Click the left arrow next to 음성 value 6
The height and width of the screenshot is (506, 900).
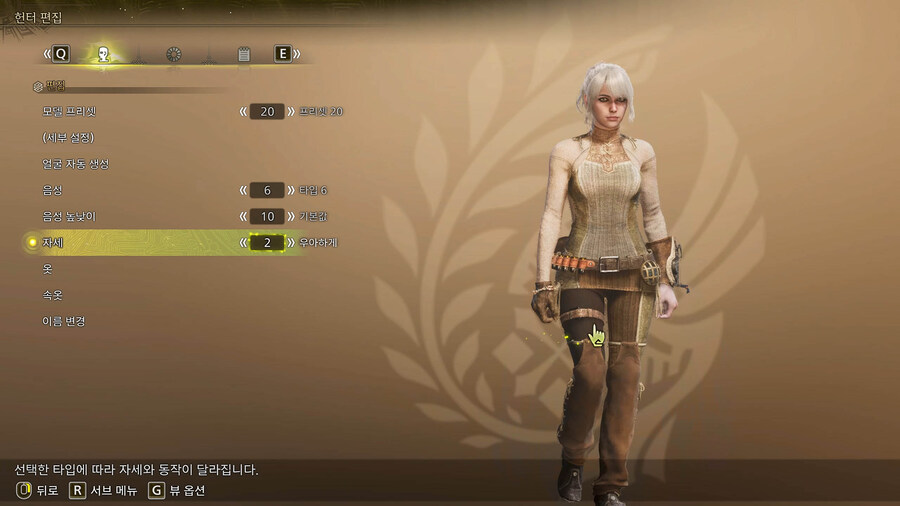click(x=243, y=189)
